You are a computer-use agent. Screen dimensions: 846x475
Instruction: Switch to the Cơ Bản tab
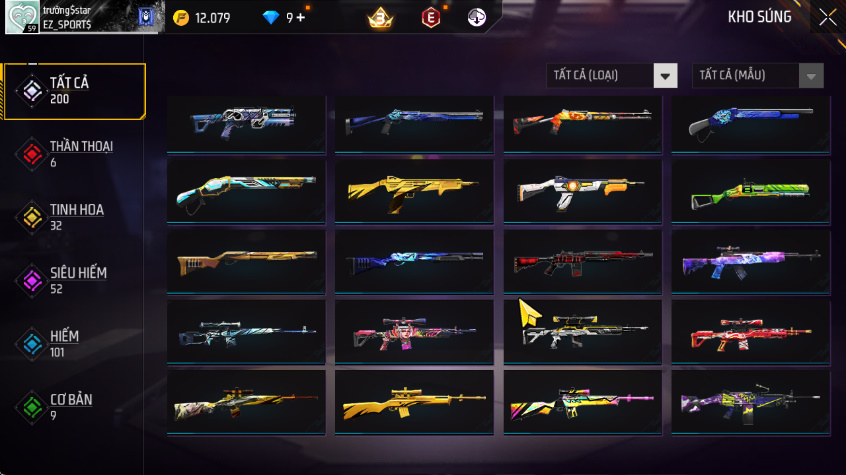tap(73, 406)
